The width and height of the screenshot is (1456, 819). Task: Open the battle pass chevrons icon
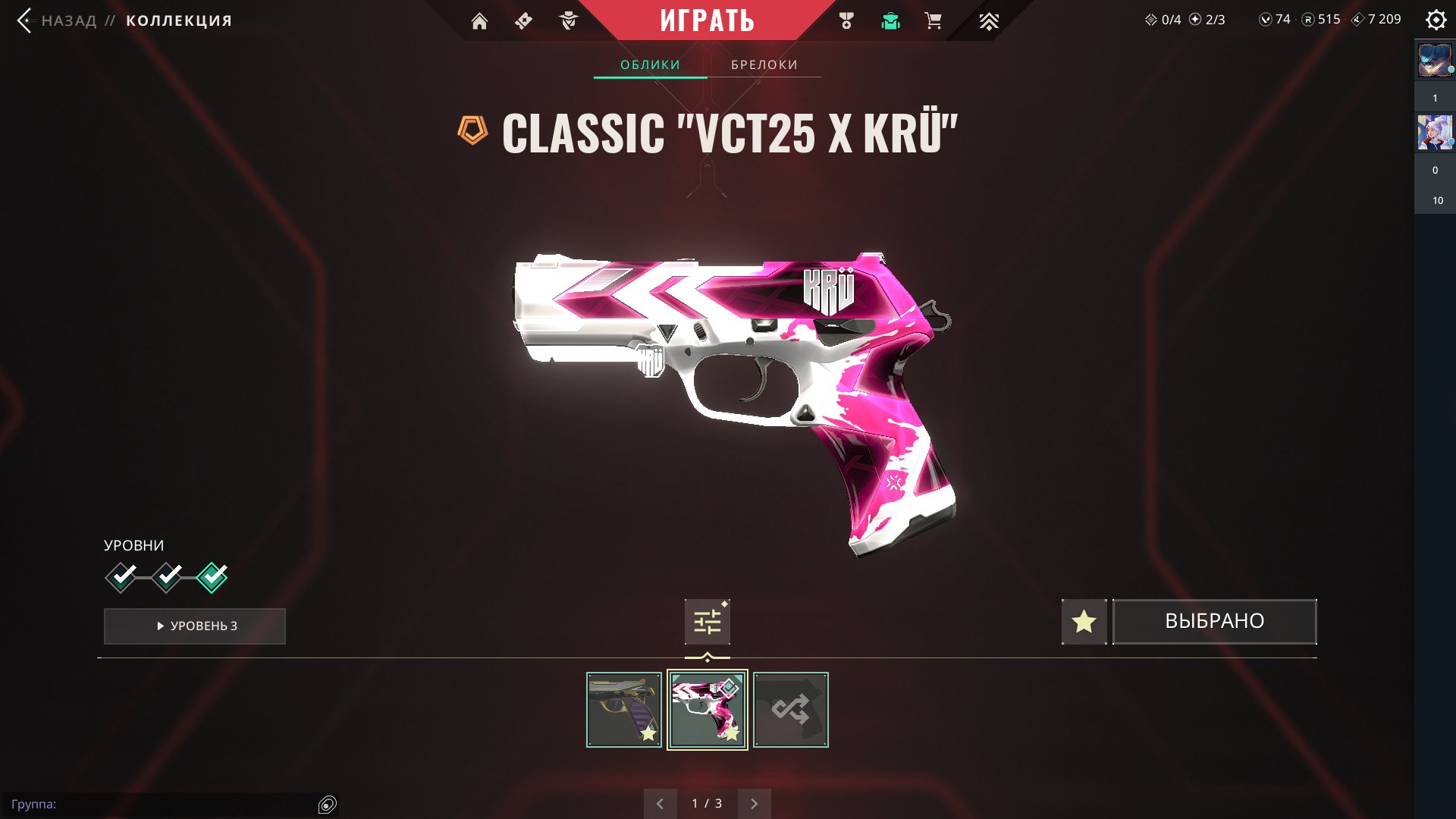coord(988,21)
